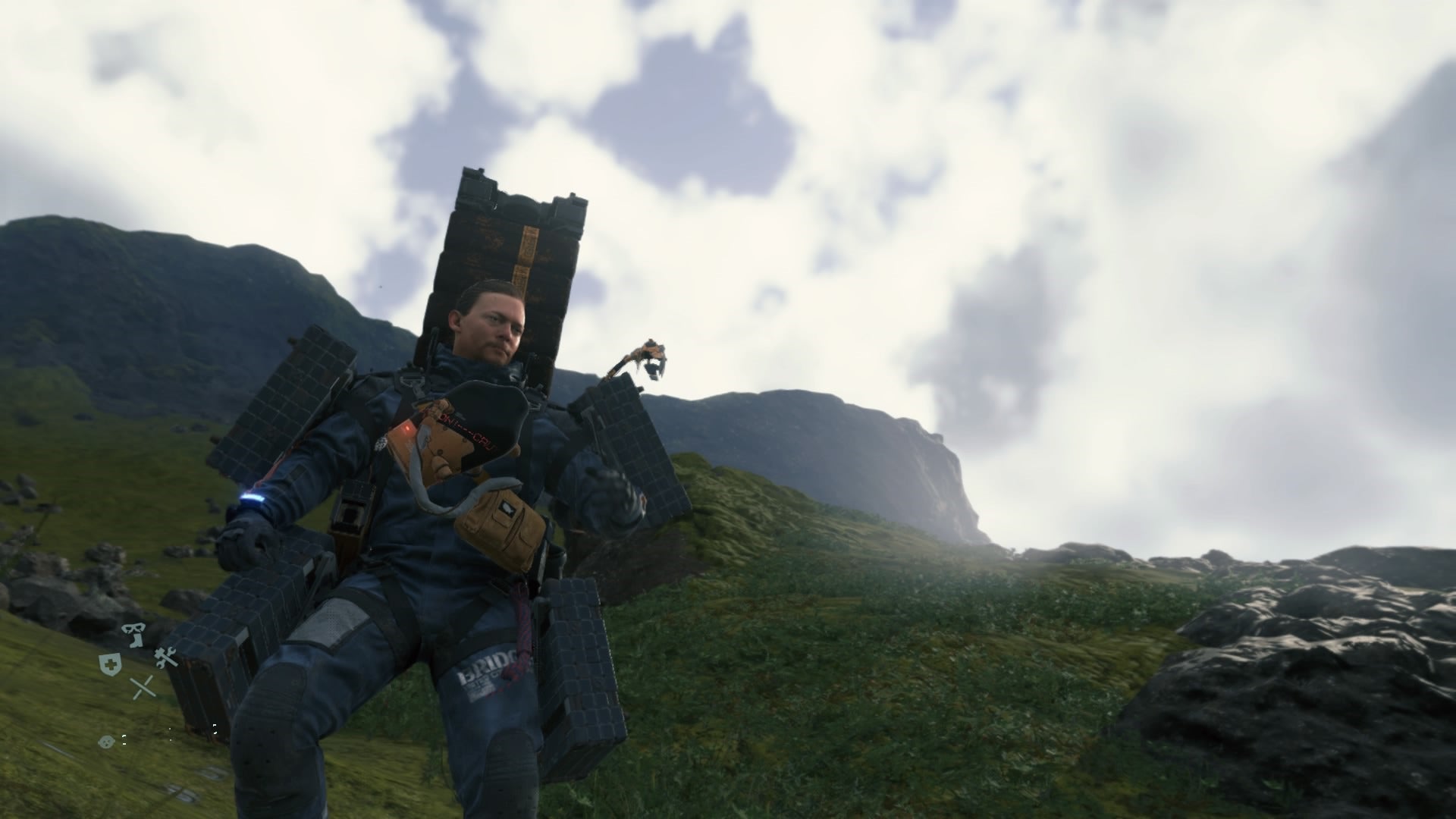Viewport: 1456px width, 819px height.
Task: Open the hammer and wrench repair icon
Action: (x=166, y=657)
